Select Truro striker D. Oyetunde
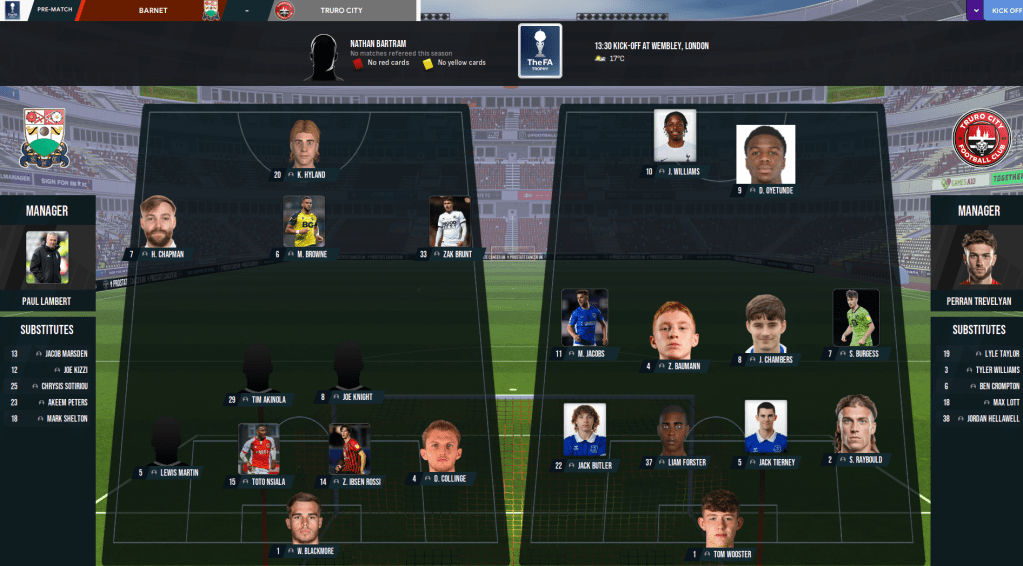This screenshot has width=1023, height=566. [765, 154]
